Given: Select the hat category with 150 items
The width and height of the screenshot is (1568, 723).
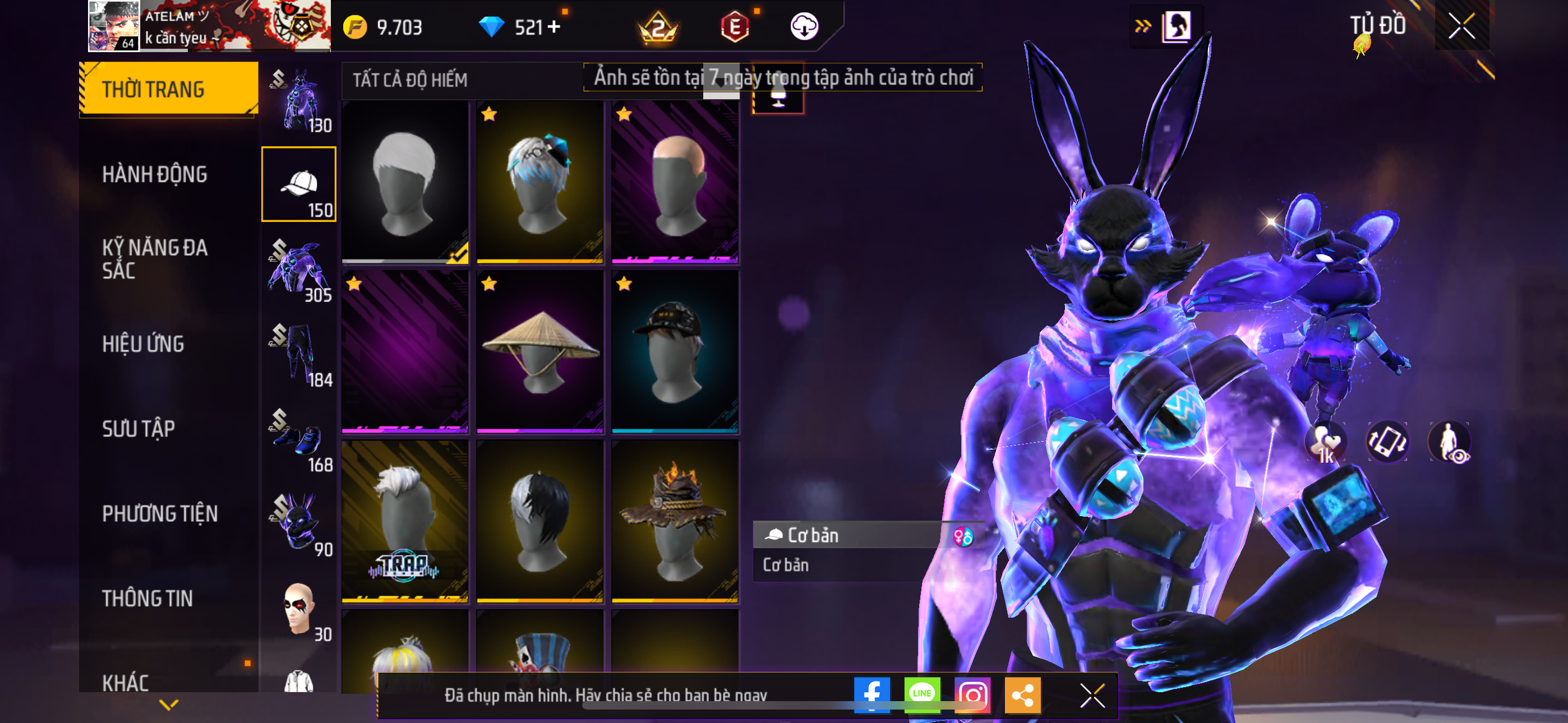Looking at the screenshot, I should point(299,184).
